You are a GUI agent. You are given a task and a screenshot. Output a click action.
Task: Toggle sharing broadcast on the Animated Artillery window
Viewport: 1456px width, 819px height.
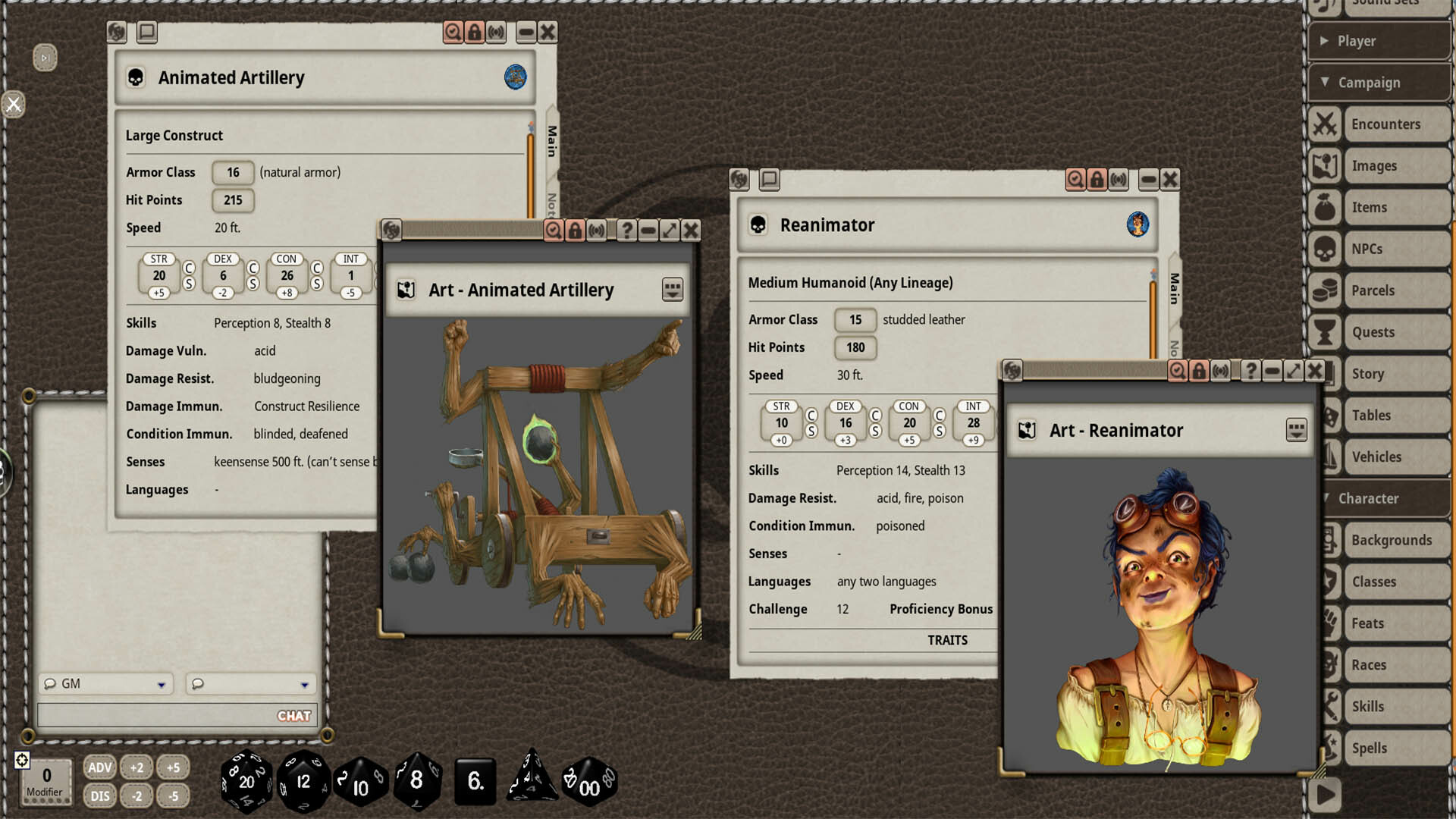[x=496, y=33]
